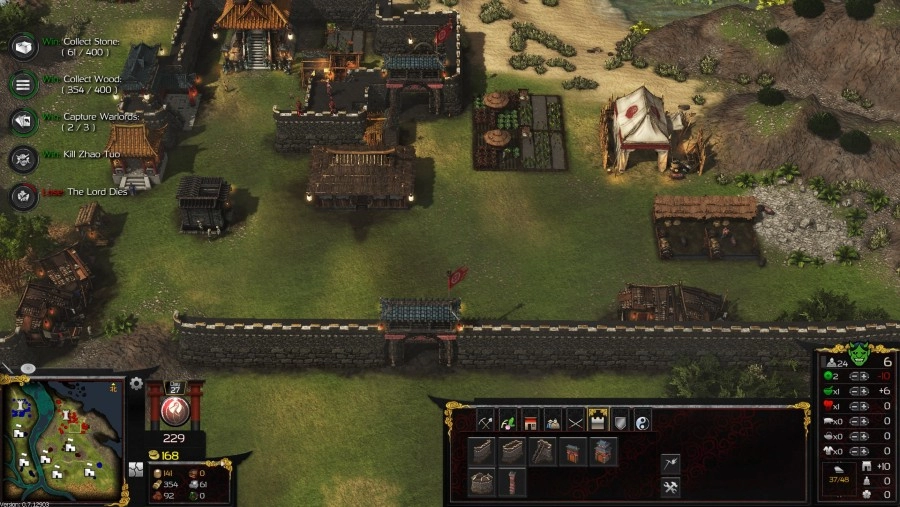Click the minimap to move the camera
The width and height of the screenshot is (900, 507).
(x=64, y=439)
